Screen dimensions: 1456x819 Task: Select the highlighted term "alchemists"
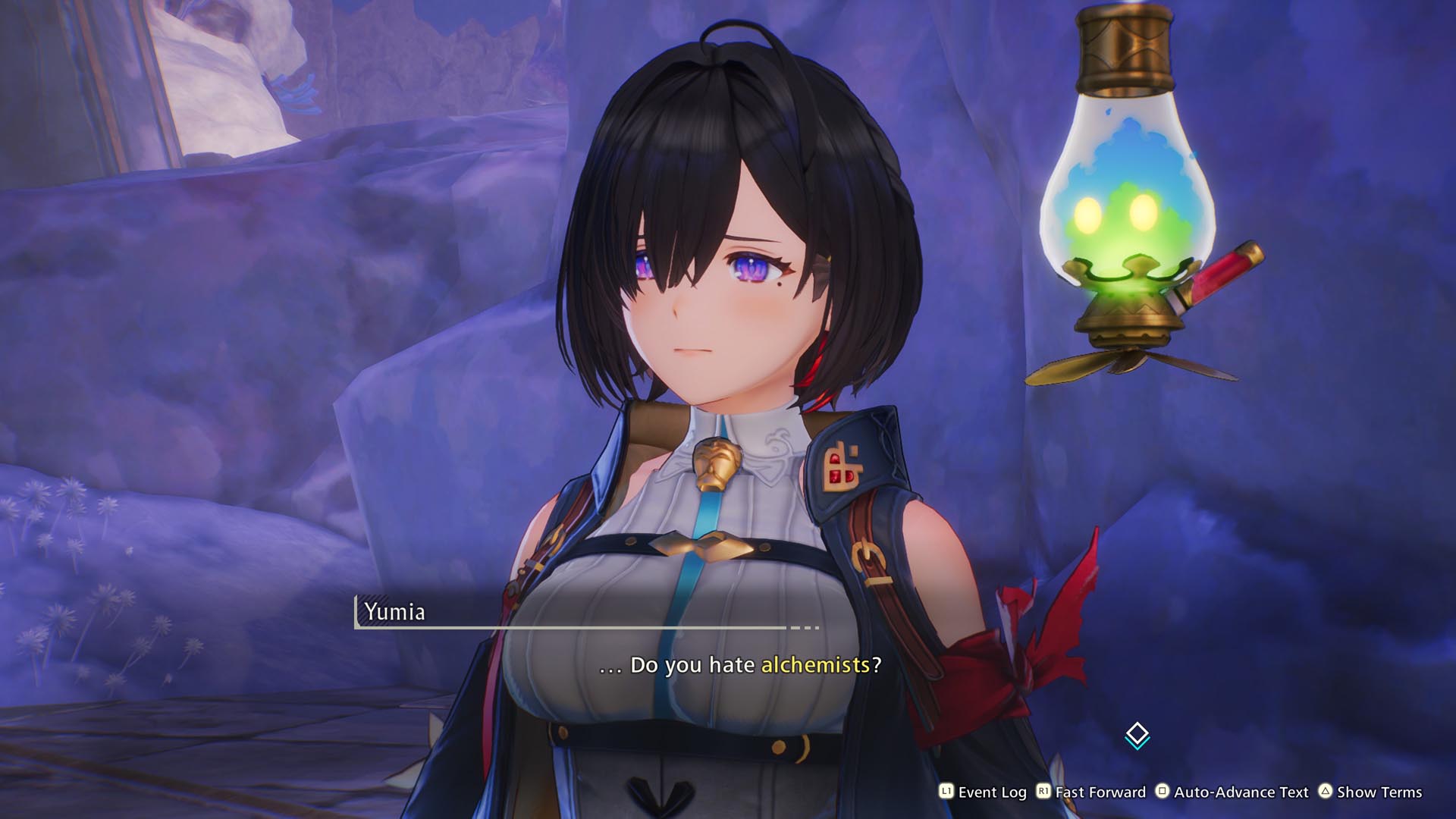tap(814, 665)
